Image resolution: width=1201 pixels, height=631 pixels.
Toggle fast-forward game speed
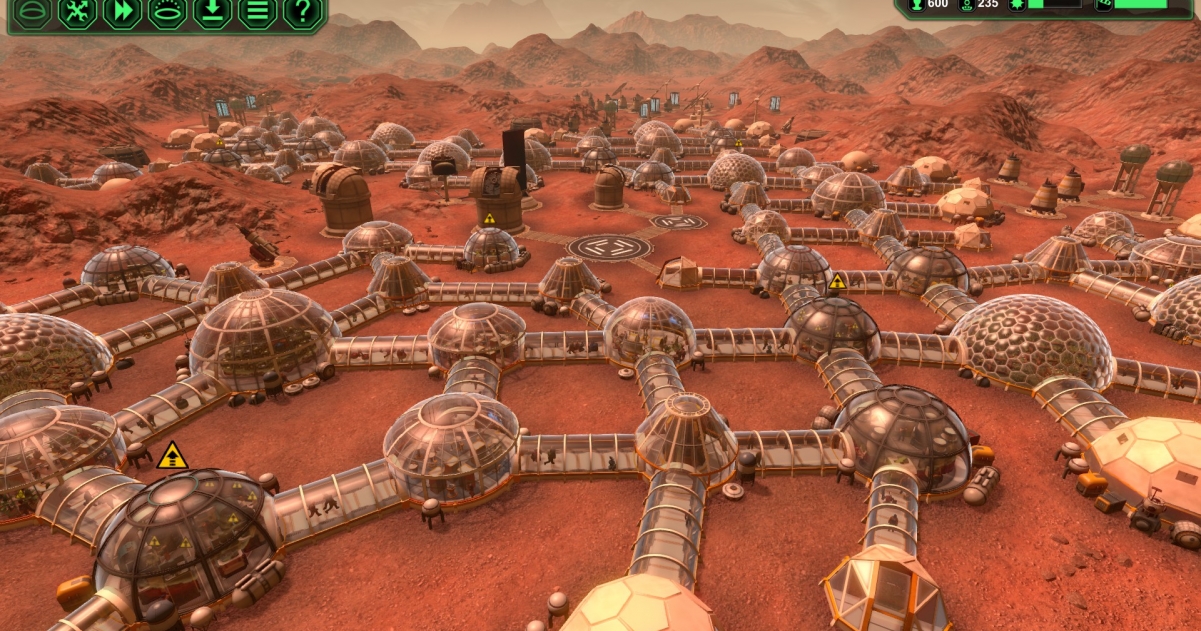tap(122, 13)
